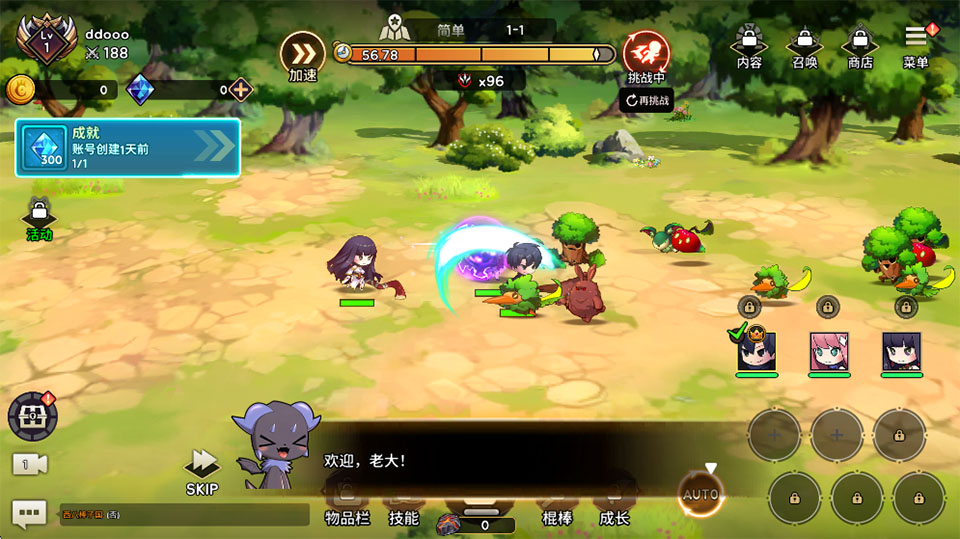Toggle the AUTO battle button
The width and height of the screenshot is (960, 539).
(x=700, y=493)
